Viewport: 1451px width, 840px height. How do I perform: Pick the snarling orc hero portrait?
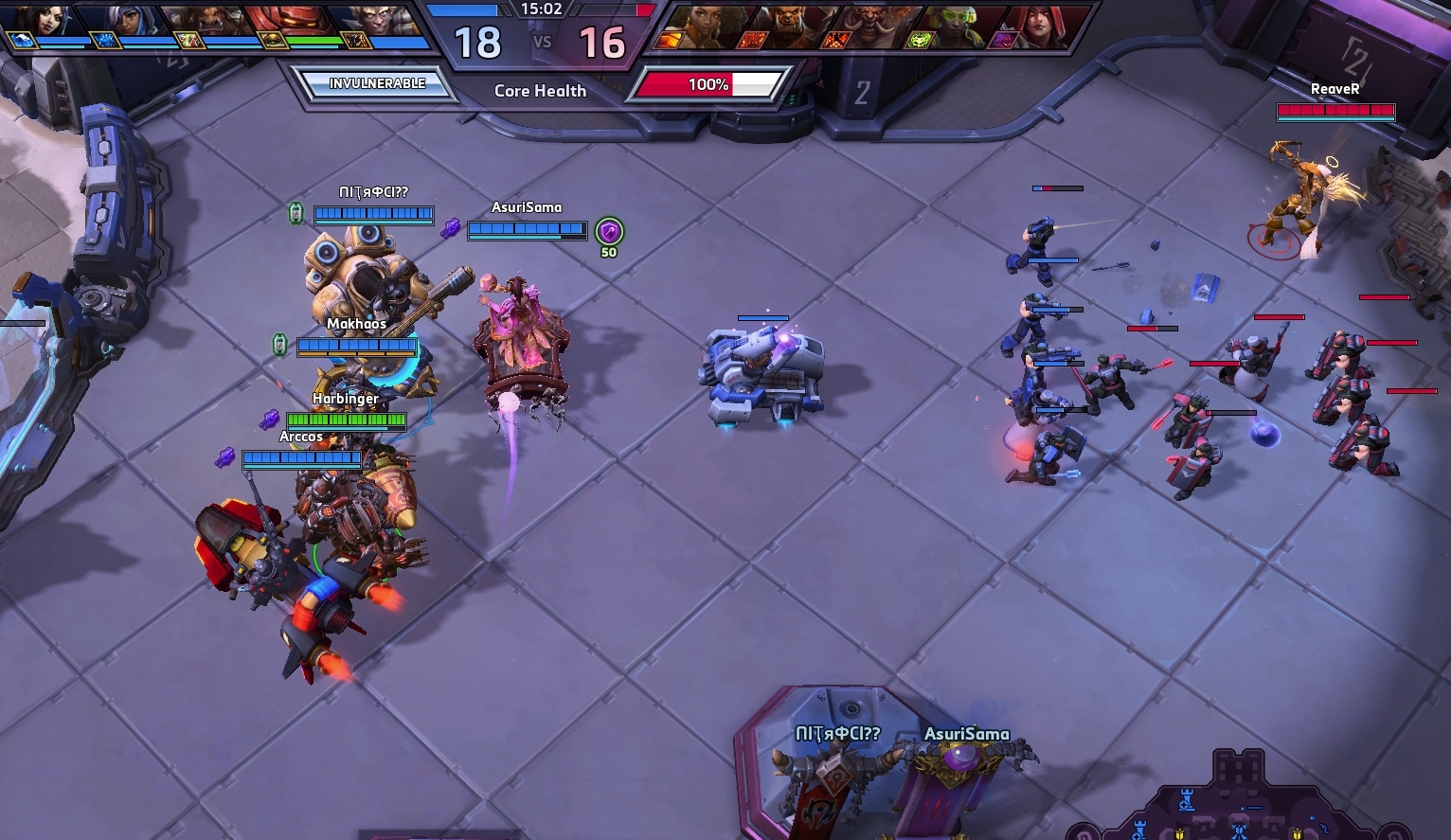point(782,23)
